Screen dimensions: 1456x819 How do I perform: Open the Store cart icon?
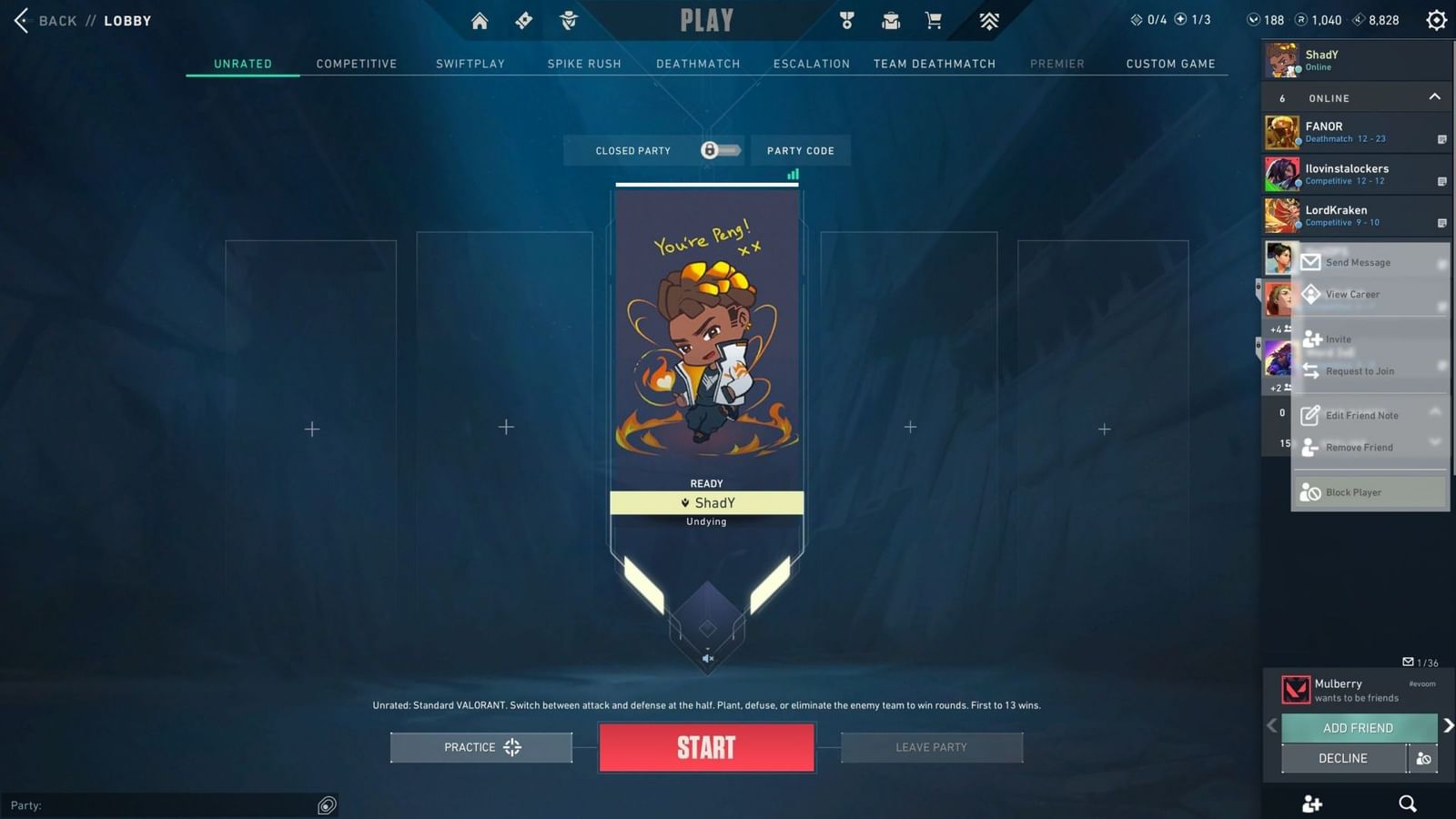click(x=934, y=20)
